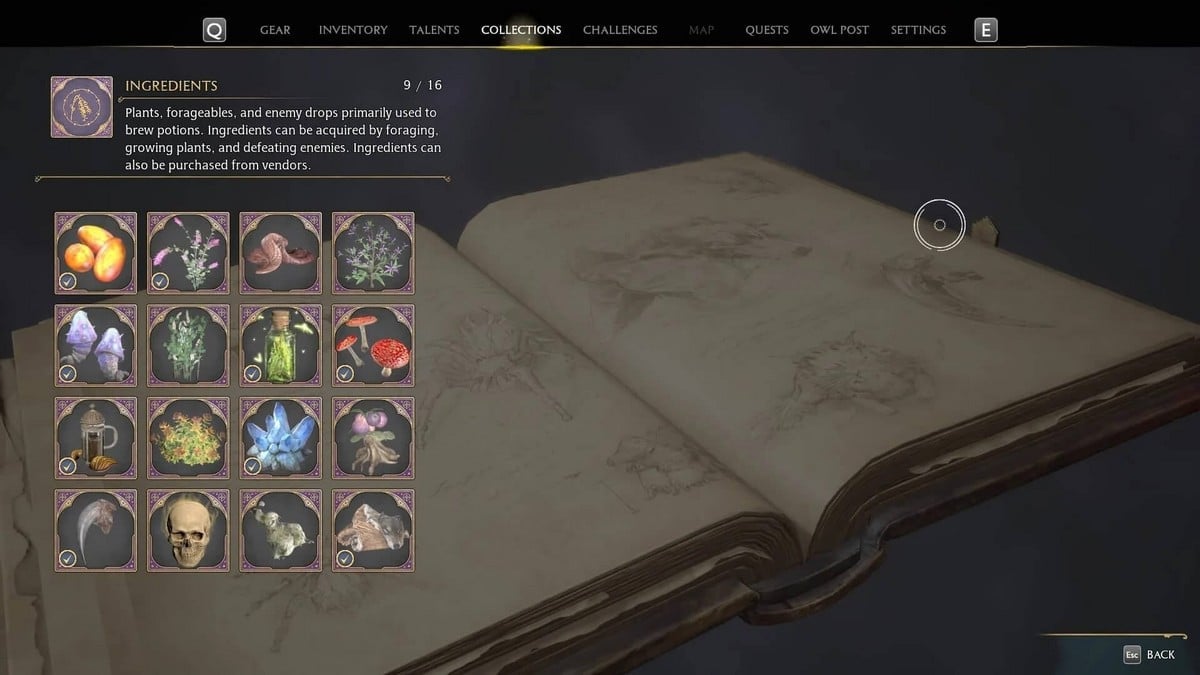
Task: Choose the orange flowering bush ingredient
Action: pyautogui.click(x=188, y=438)
